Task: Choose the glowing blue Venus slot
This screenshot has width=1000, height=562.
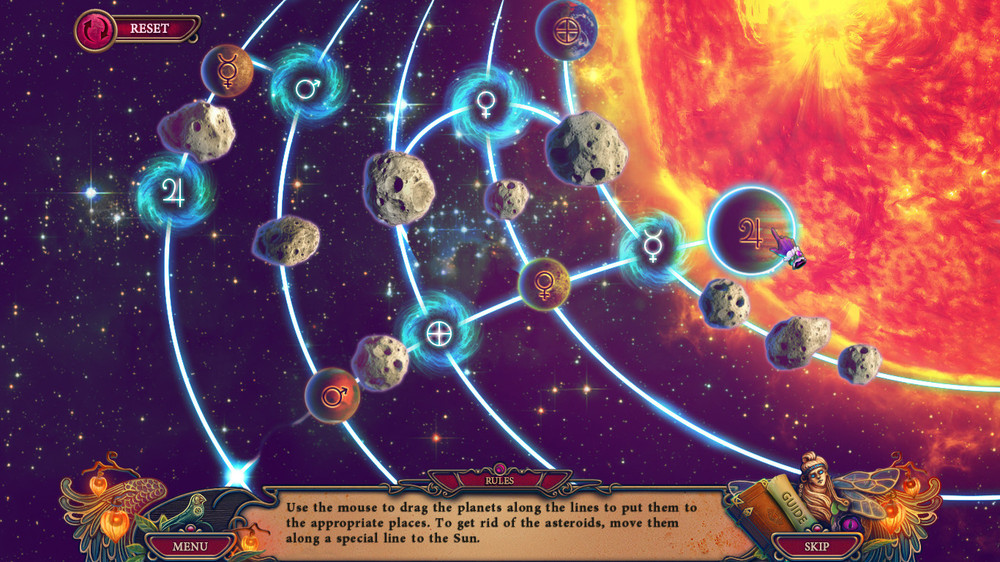Action: pos(486,102)
